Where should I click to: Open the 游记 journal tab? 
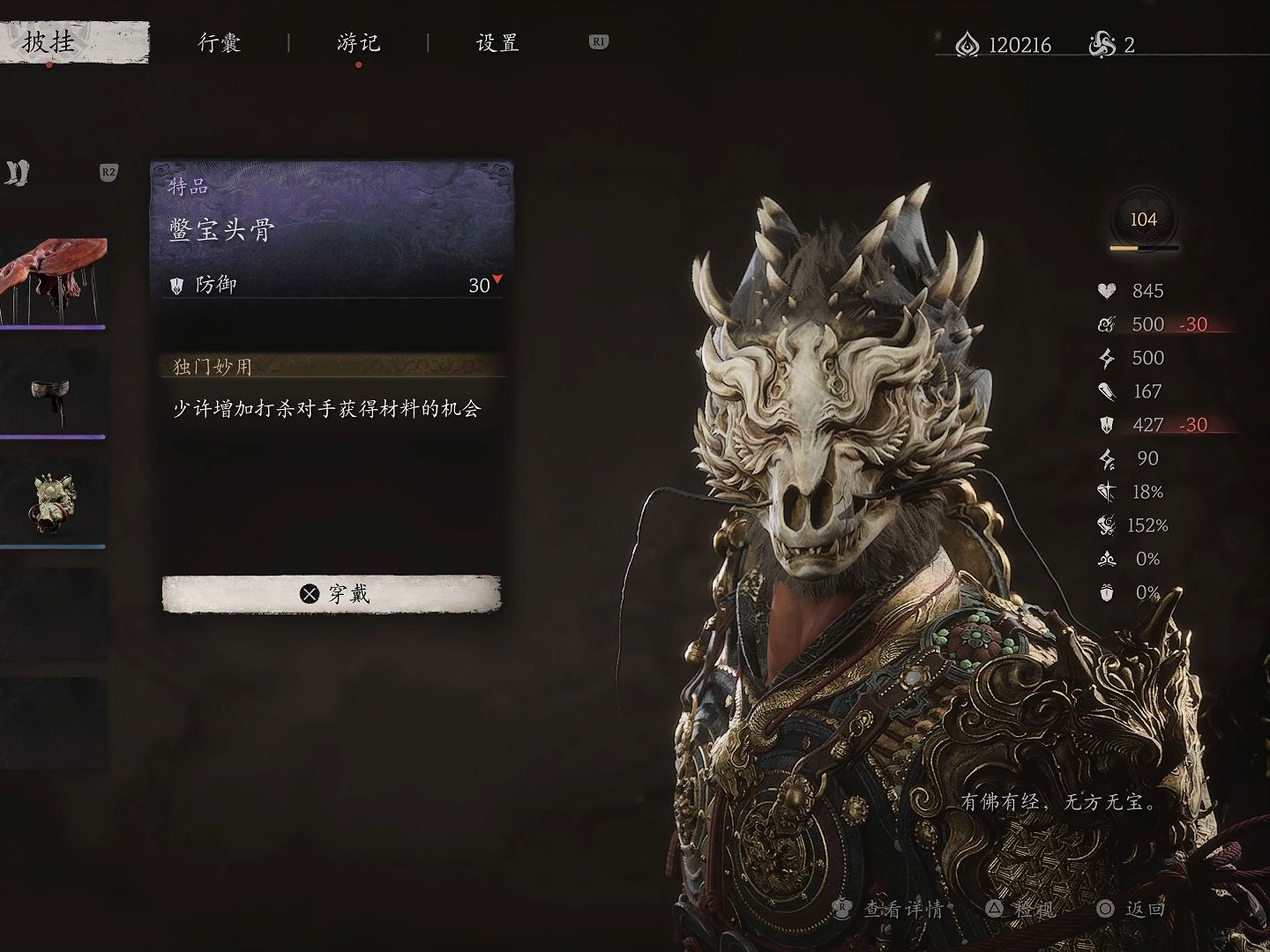pos(357,41)
